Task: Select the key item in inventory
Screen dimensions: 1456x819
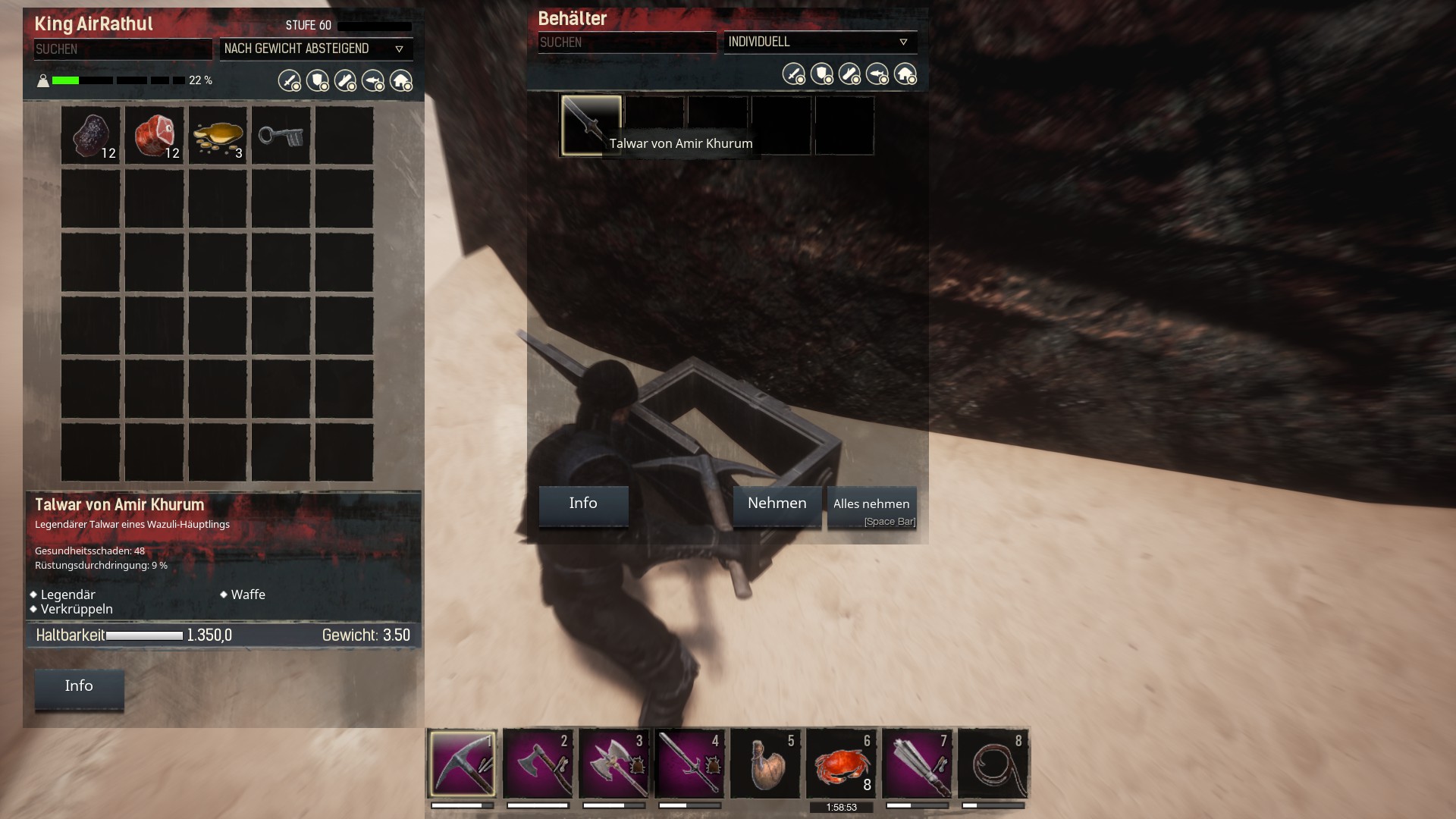Action: tap(281, 136)
